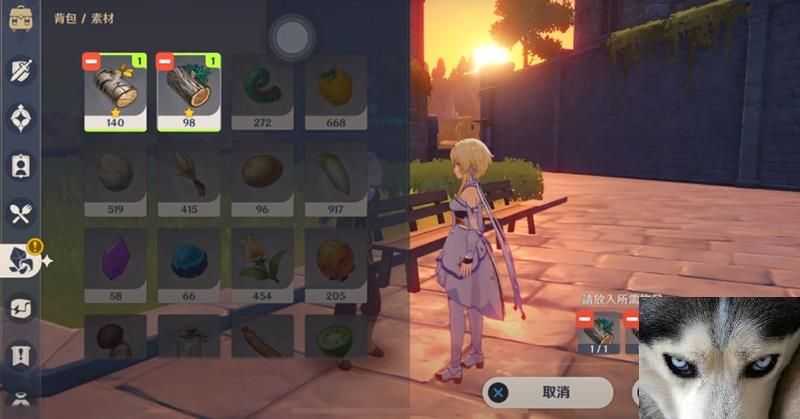Click the 取消 cancel button
The image size is (800, 419).
547,393
